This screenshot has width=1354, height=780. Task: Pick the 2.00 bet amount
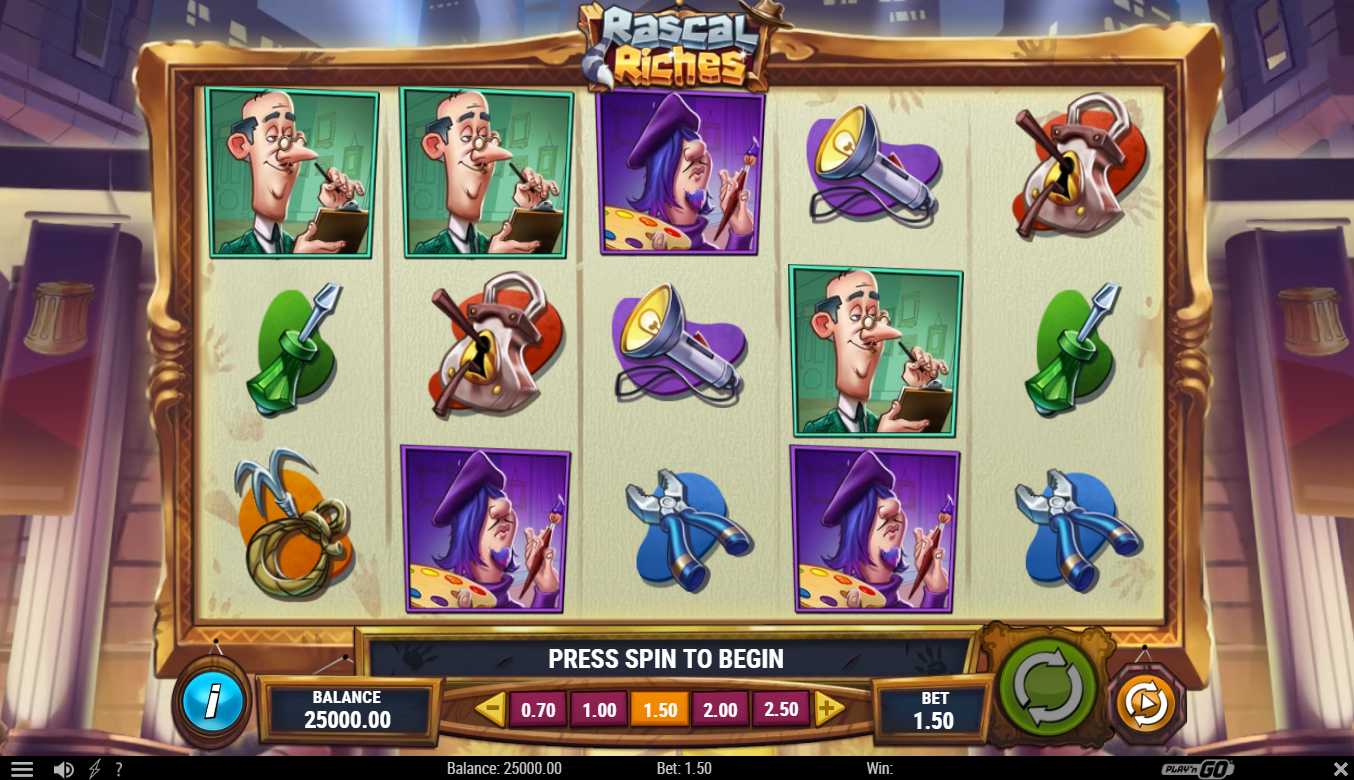point(720,710)
